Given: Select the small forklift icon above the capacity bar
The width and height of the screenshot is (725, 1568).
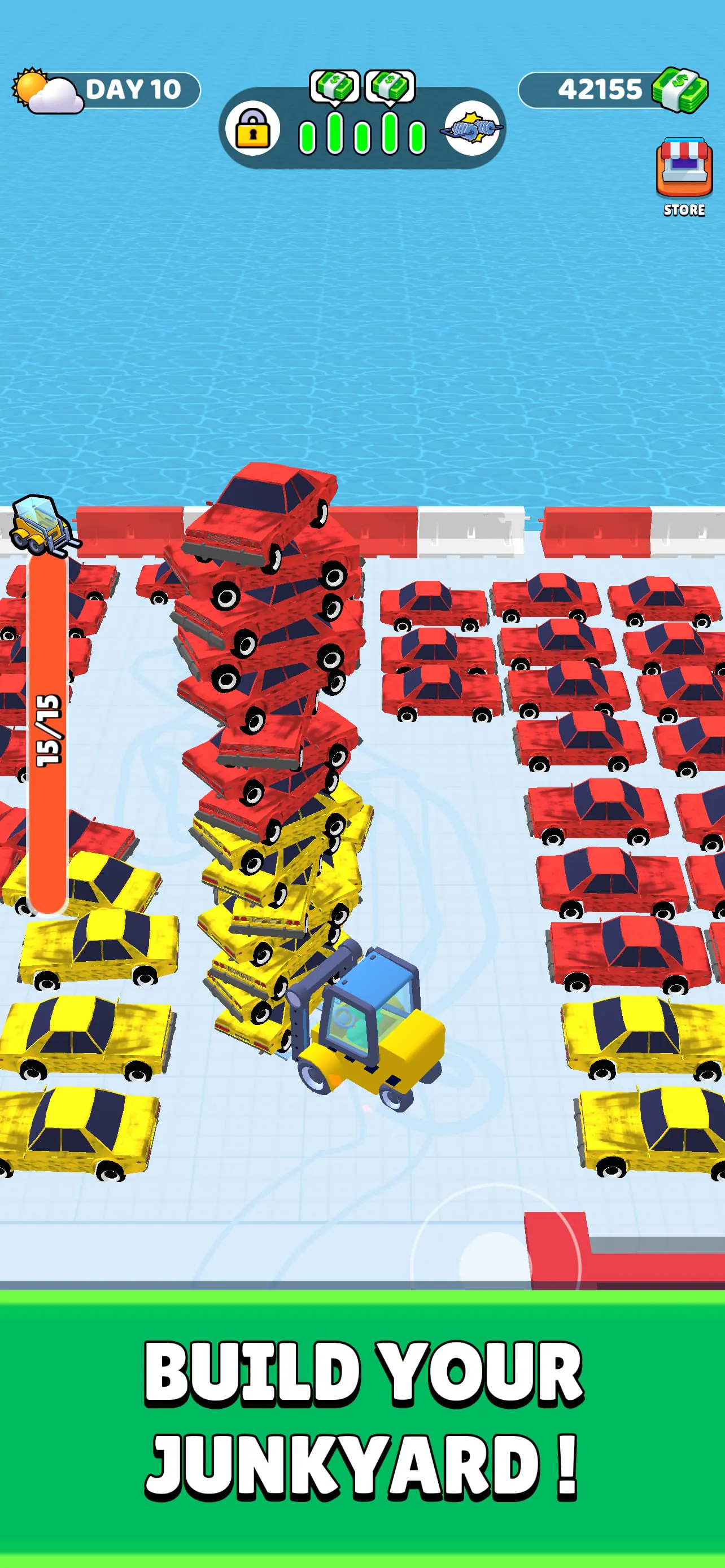Looking at the screenshot, I should click(x=42, y=527).
